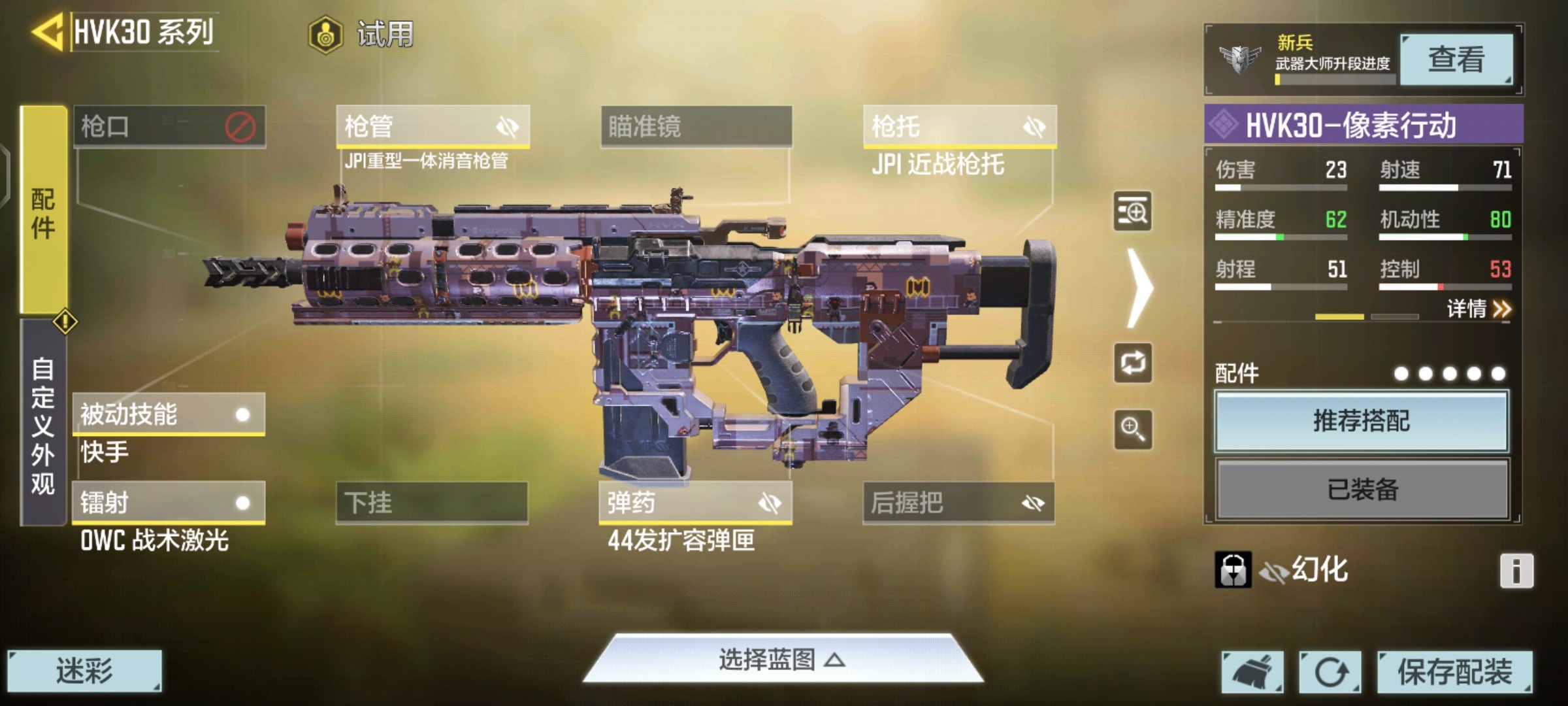
Task: Click the 查看 view button
Action: 1456,60
